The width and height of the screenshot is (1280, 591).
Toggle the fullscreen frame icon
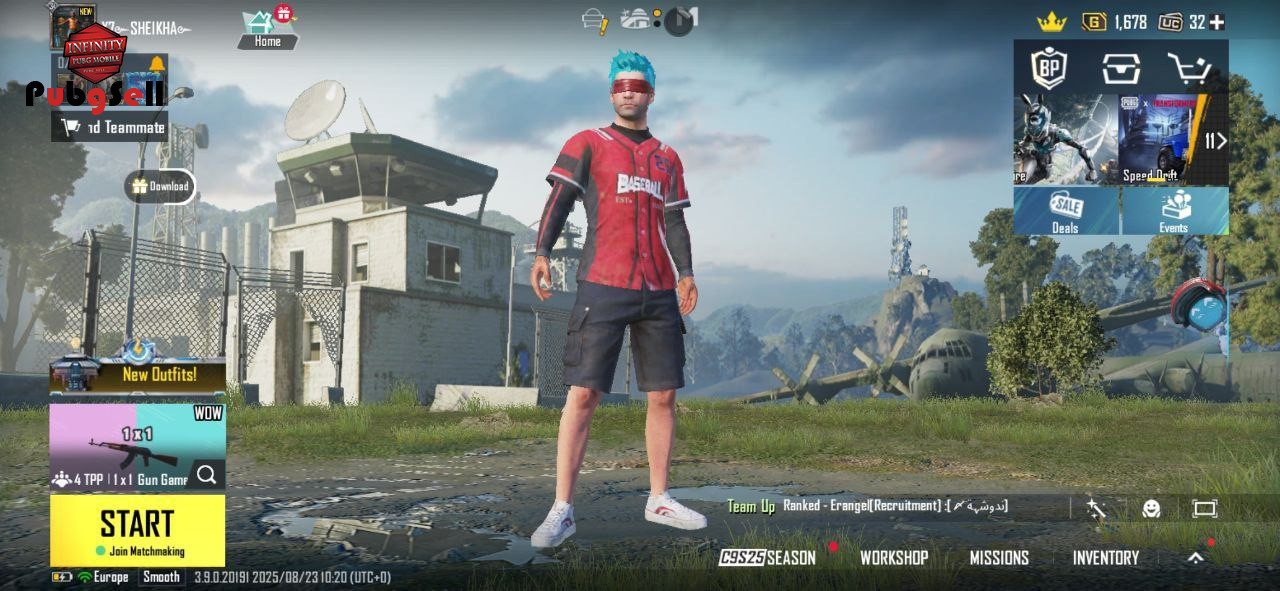click(1204, 508)
